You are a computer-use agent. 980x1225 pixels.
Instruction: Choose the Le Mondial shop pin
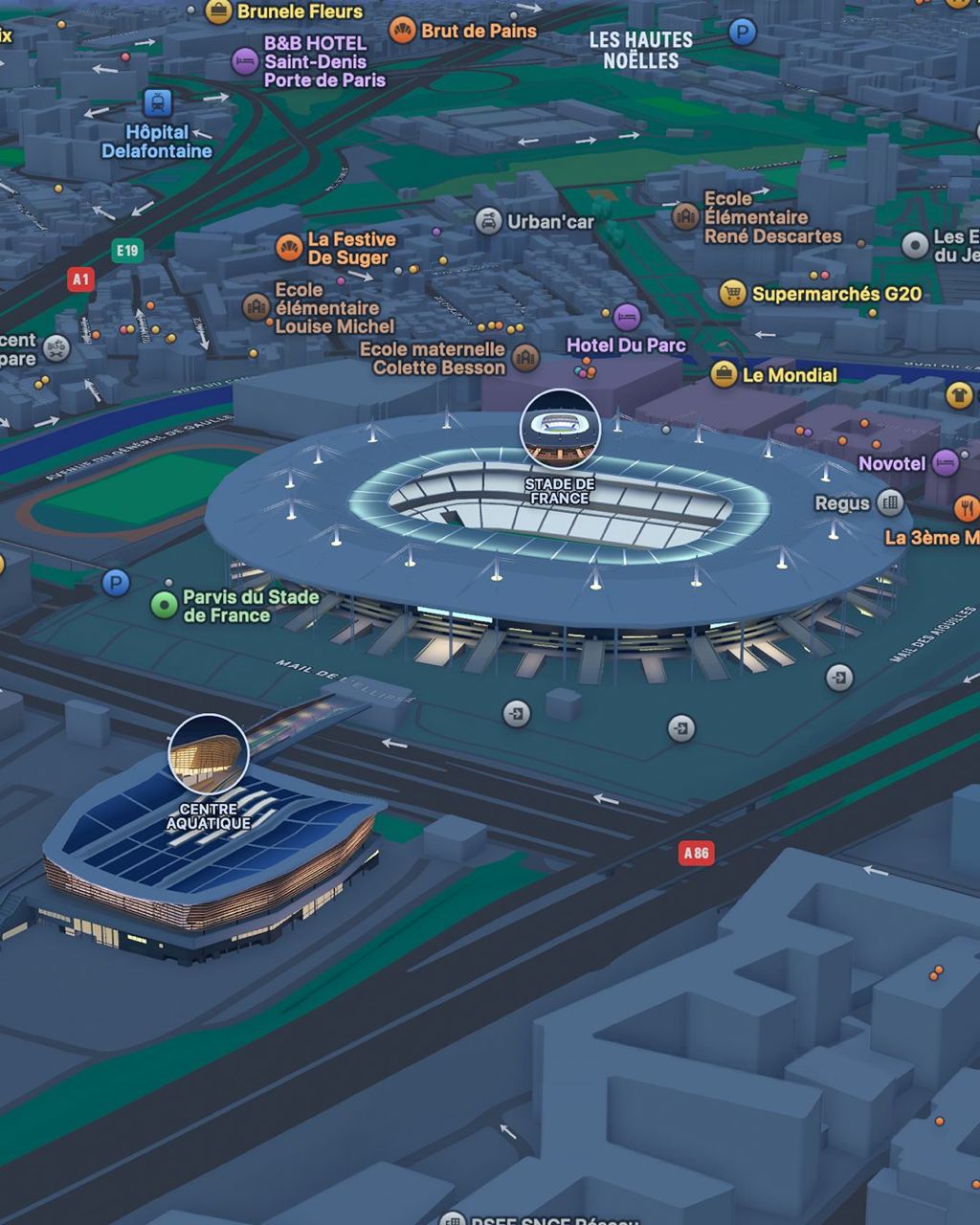click(724, 374)
